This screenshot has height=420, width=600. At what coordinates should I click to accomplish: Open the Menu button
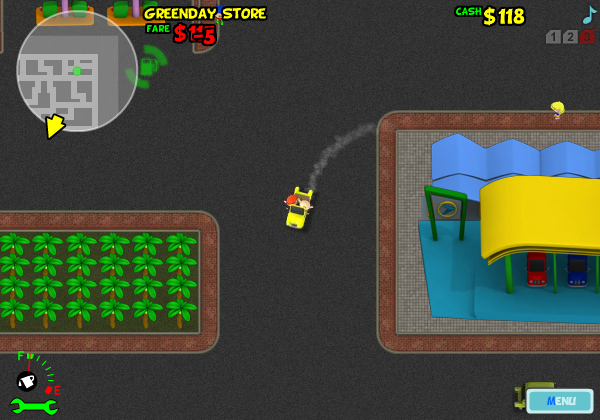560,401
